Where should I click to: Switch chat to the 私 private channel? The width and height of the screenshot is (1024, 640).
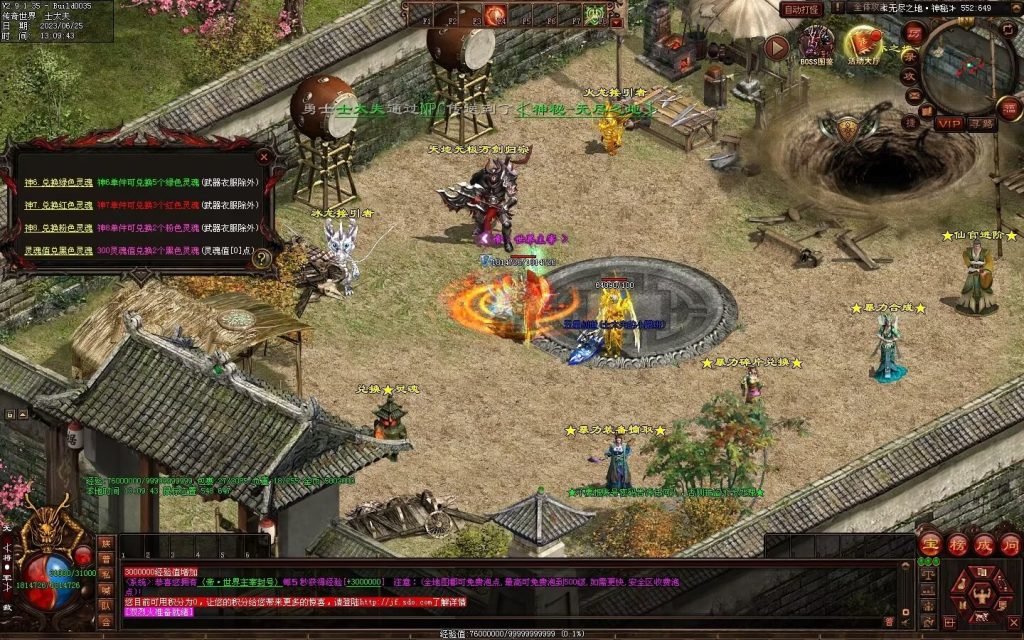pyautogui.click(x=105, y=575)
